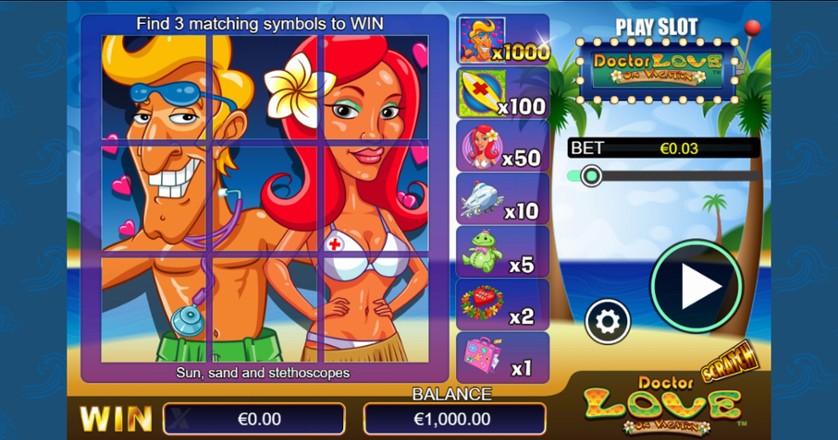The image size is (838, 440).
Task: Scratch the tile with the doctor's grinning mouth
Action: (x=155, y=197)
